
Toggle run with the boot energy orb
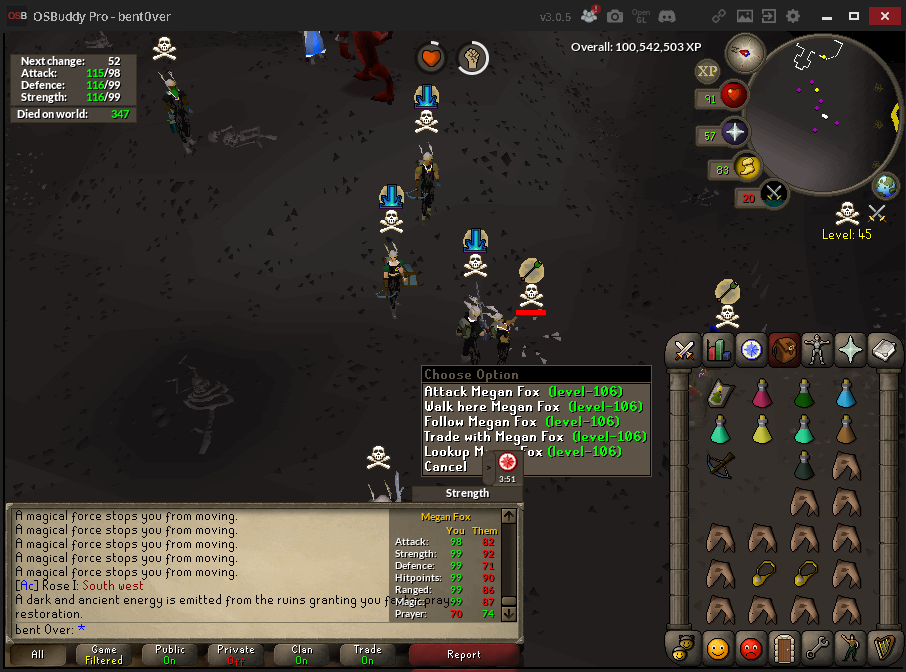point(744,168)
